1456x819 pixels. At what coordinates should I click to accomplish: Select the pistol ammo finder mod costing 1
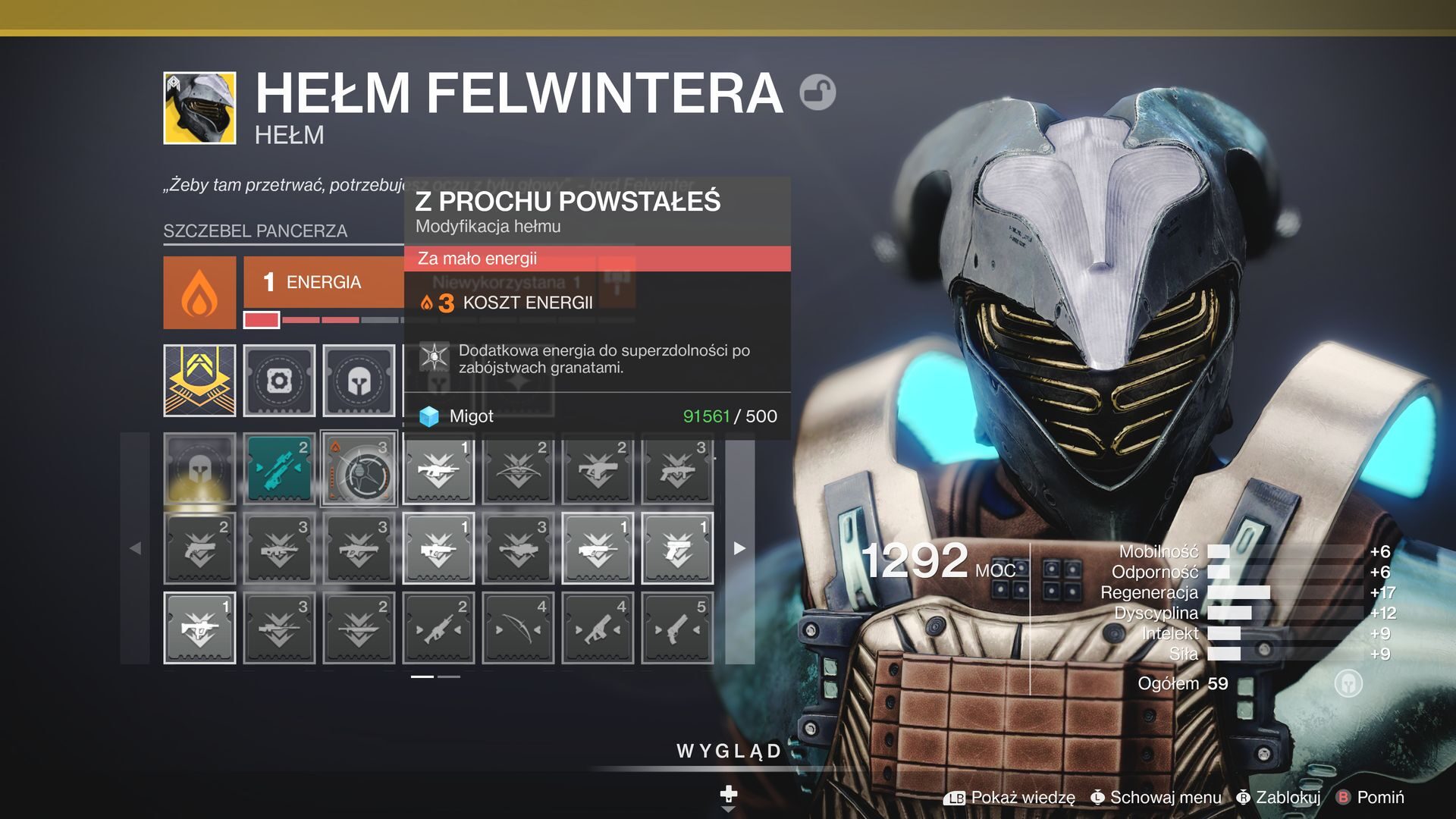677,548
